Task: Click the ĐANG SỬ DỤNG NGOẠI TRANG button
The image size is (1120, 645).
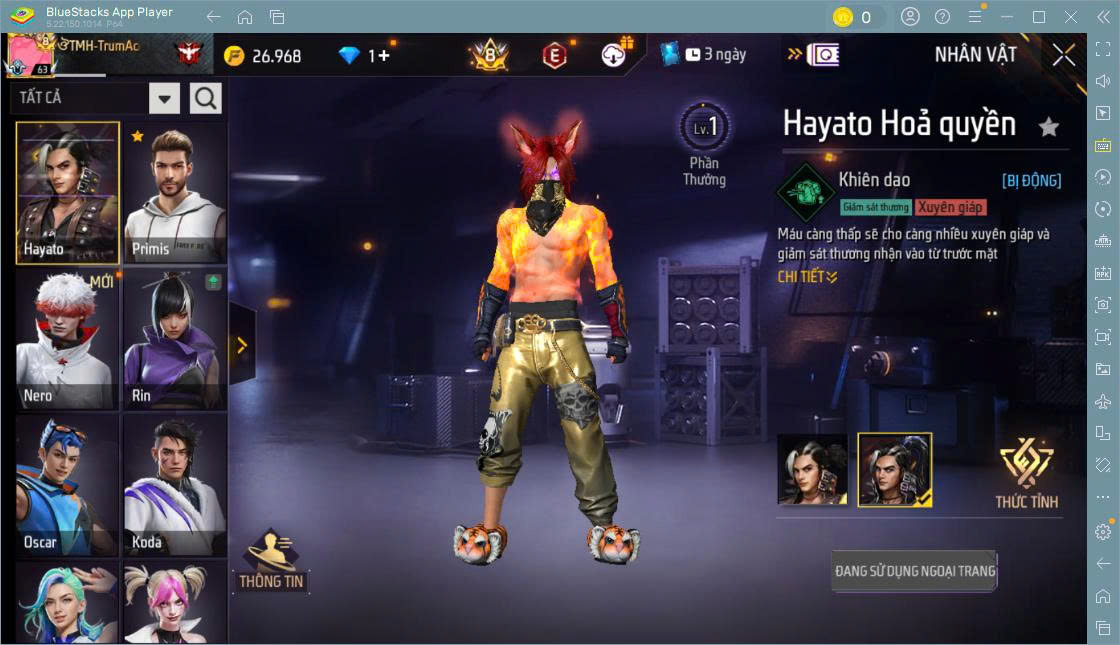Action: 915,571
